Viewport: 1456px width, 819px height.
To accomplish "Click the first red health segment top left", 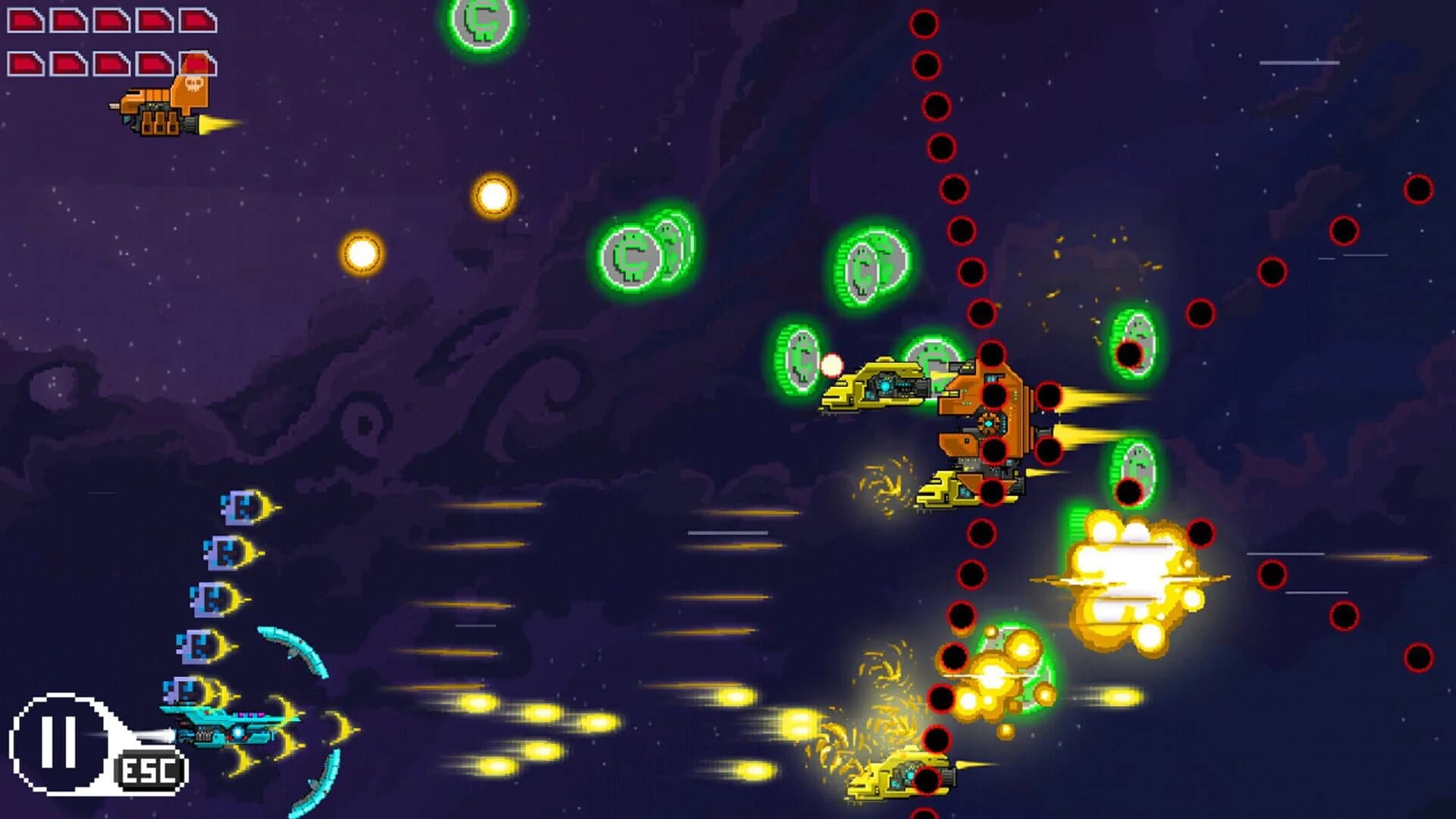I will (x=24, y=19).
